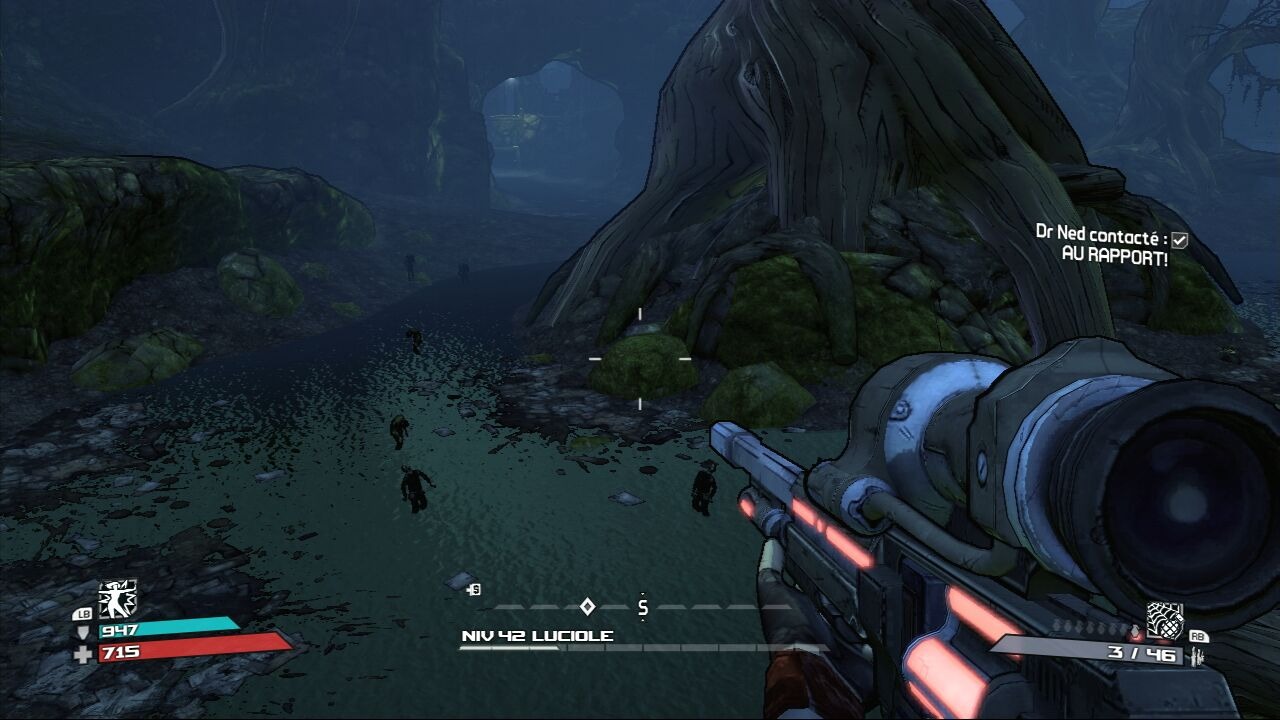Click the grenade icon above the ammo counter
The width and height of the screenshot is (1280, 720).
pyautogui.click(x=1165, y=620)
